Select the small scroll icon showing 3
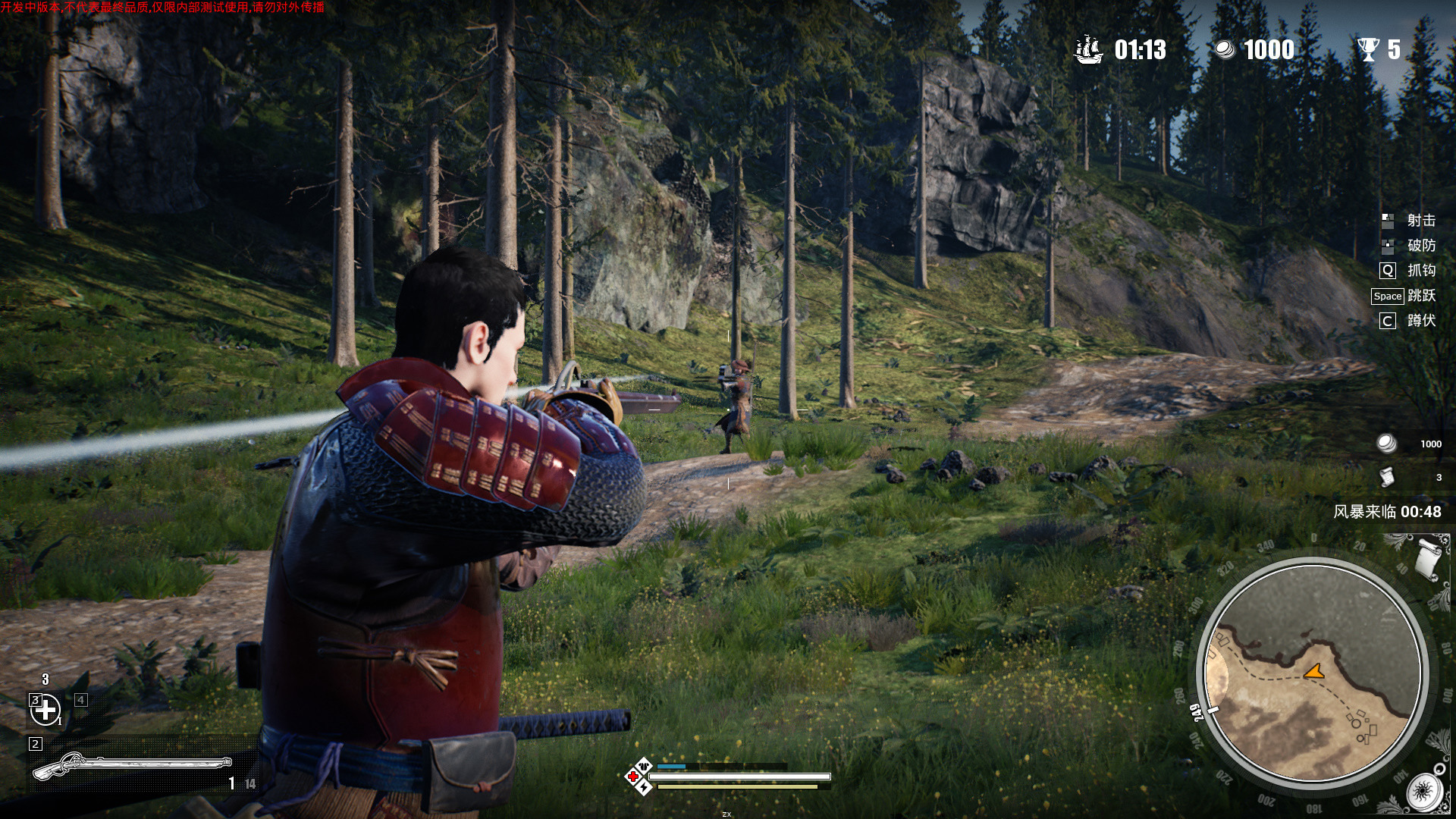The width and height of the screenshot is (1456, 819). tap(1387, 477)
